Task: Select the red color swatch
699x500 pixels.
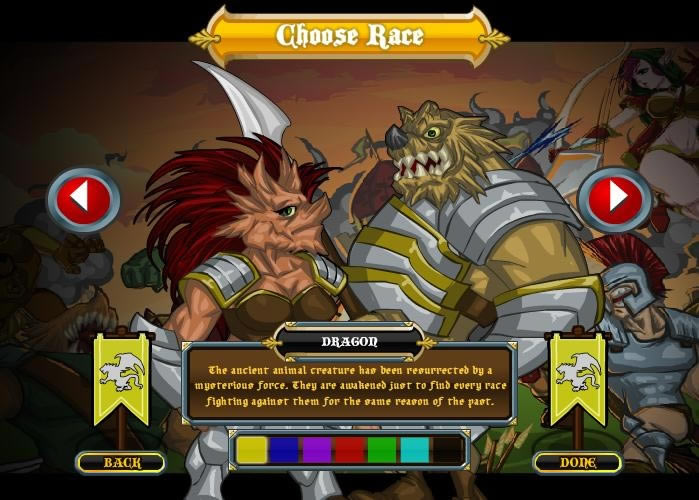Action: [349, 450]
